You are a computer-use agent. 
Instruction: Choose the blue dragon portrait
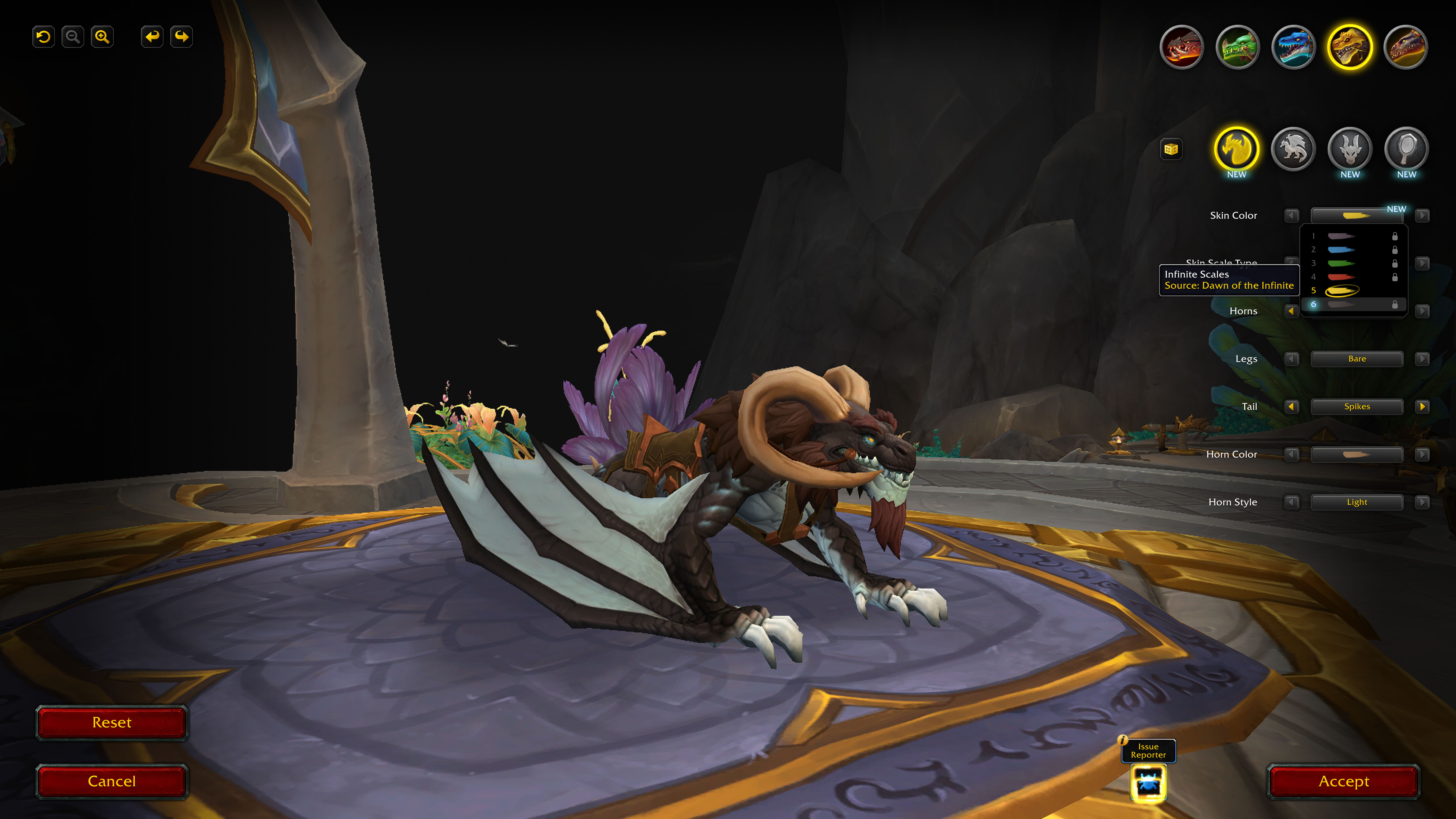coord(1293,47)
